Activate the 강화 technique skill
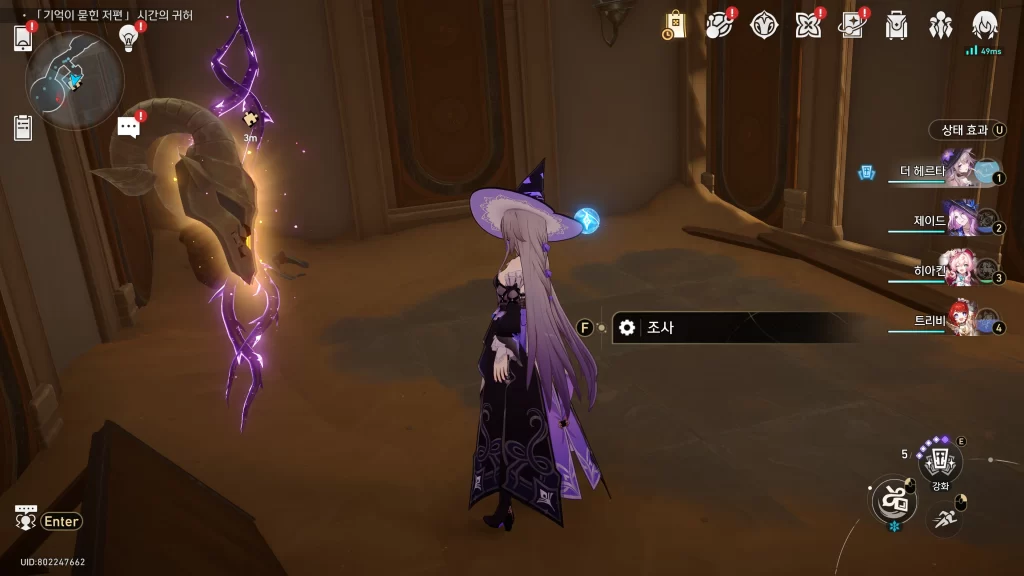 tap(940, 461)
